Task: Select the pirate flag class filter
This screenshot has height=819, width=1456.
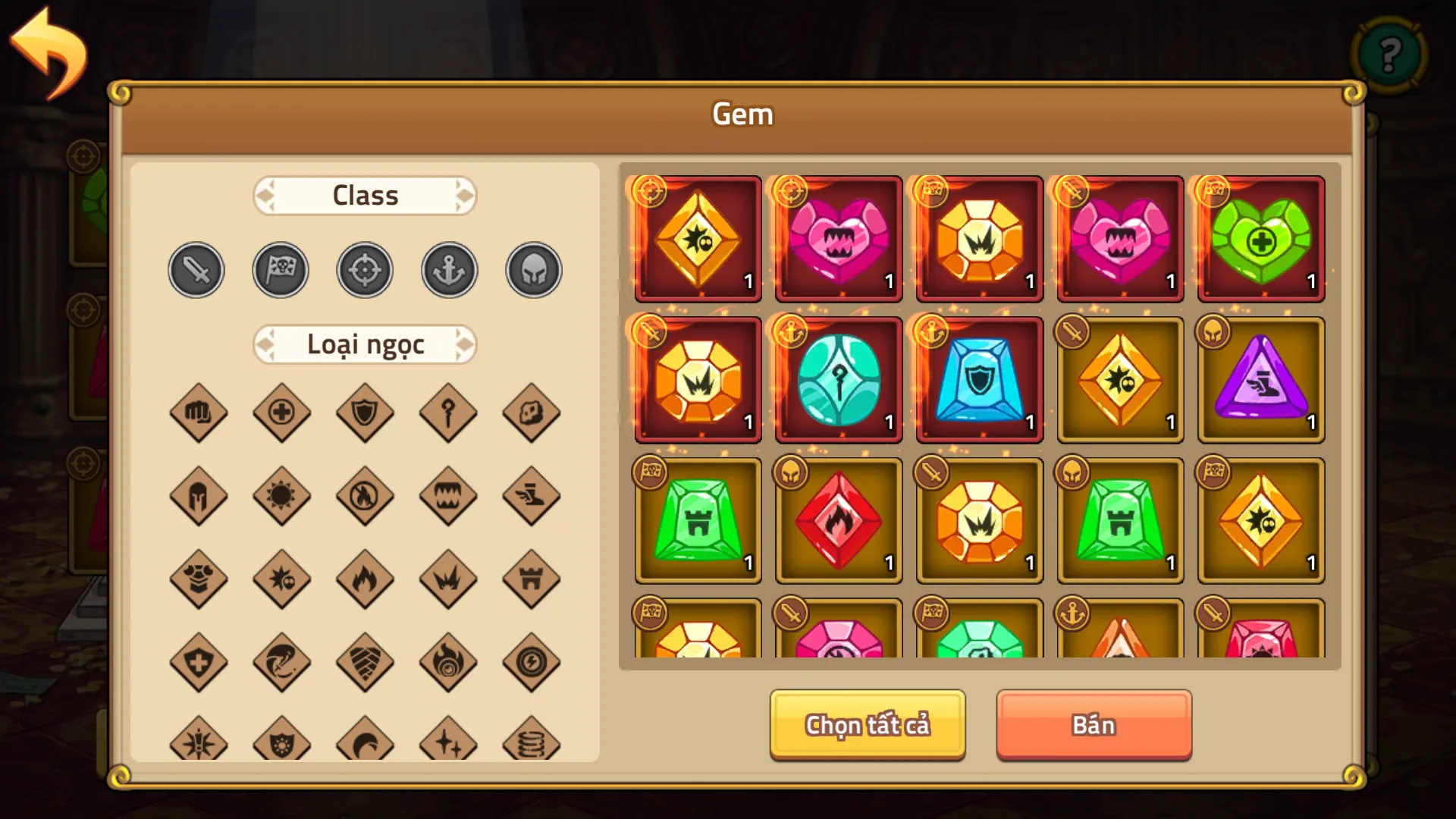Action: 281,269
